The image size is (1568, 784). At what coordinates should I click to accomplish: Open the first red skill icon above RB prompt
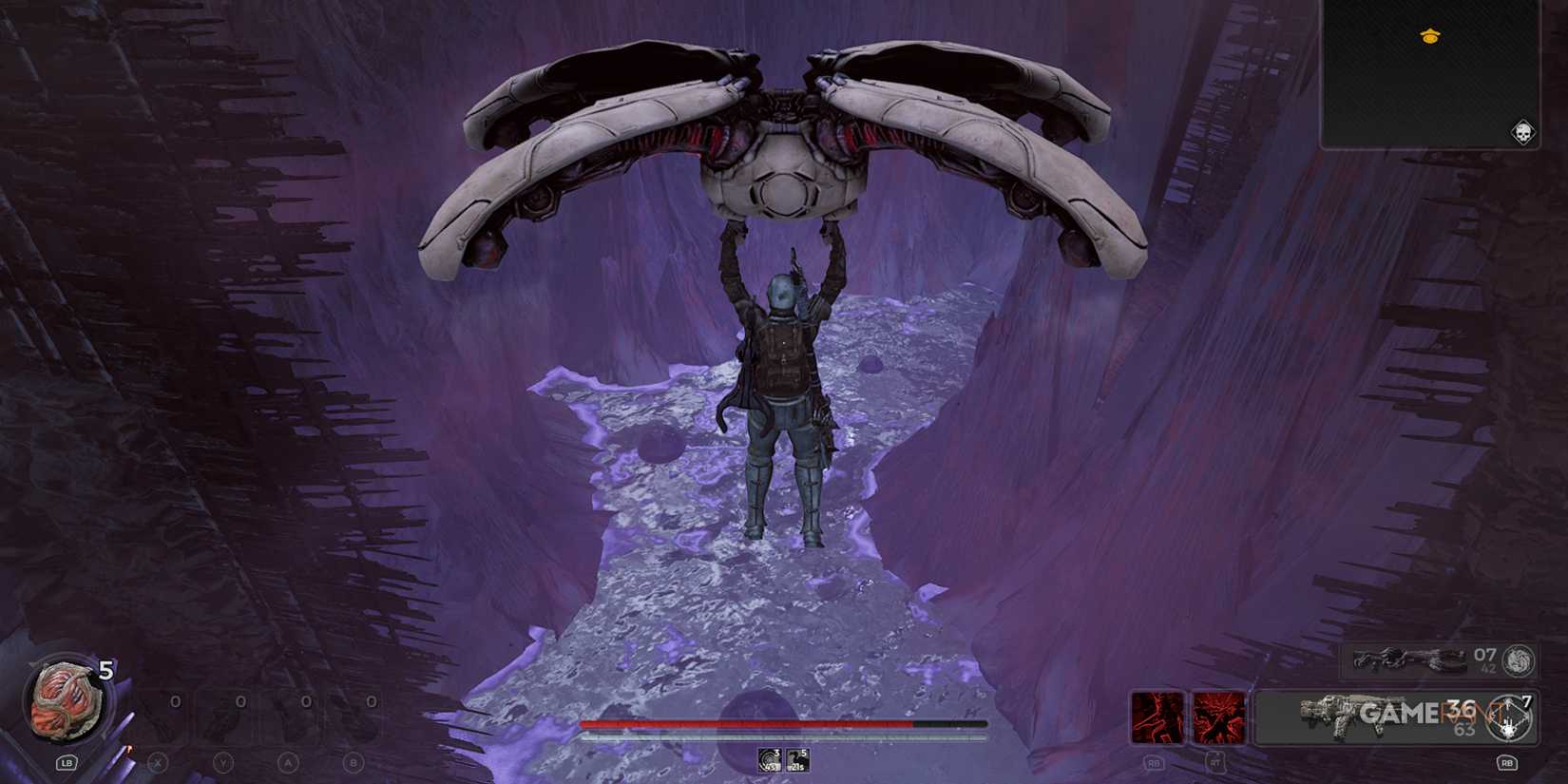1156,717
